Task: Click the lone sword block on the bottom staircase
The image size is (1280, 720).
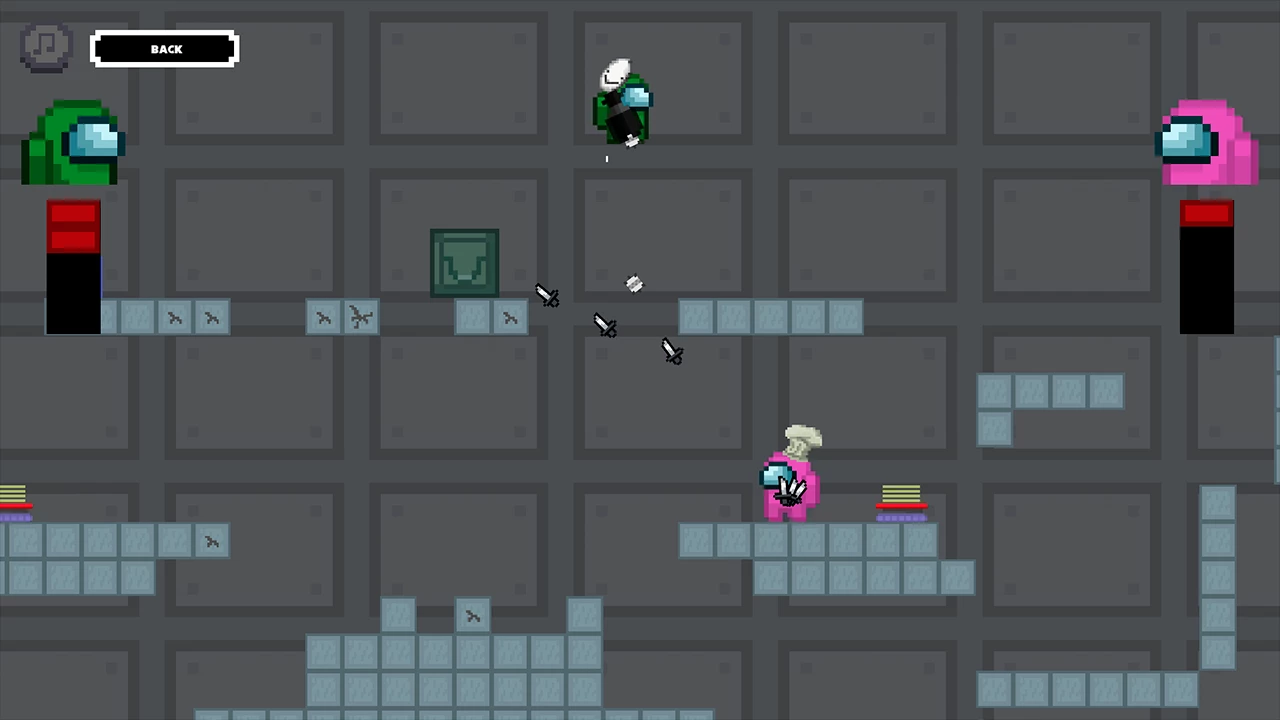Action: coord(473,616)
